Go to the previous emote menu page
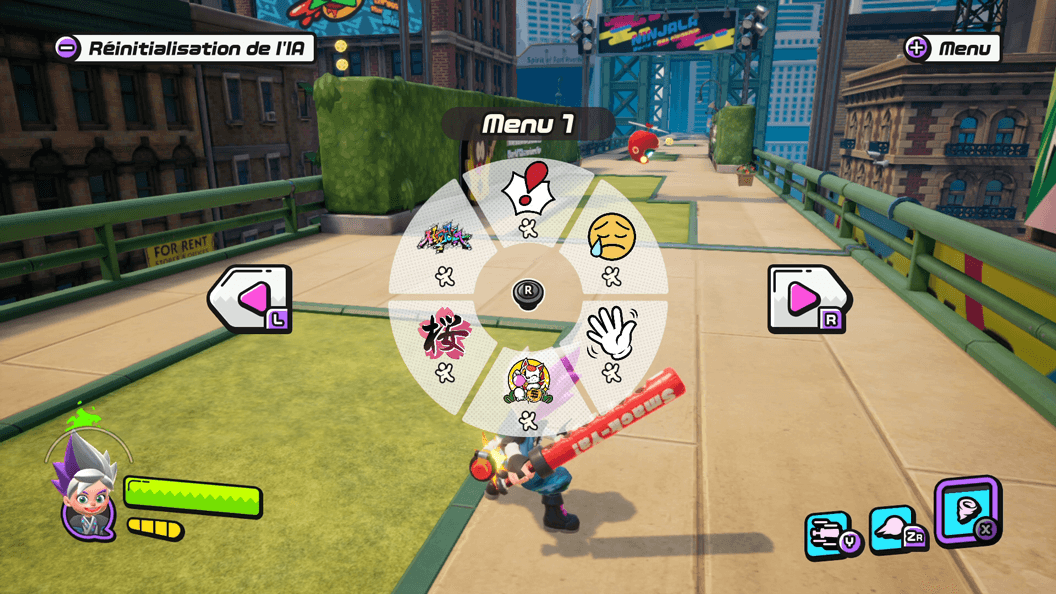Image resolution: width=1056 pixels, height=594 pixels. point(250,298)
